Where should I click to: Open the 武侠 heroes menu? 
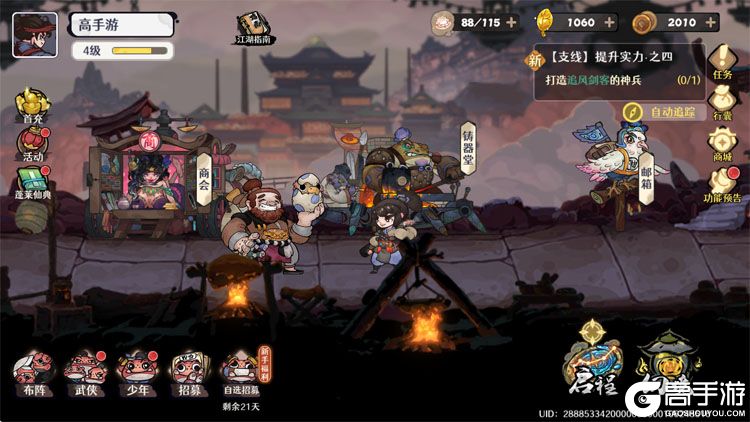84,369
